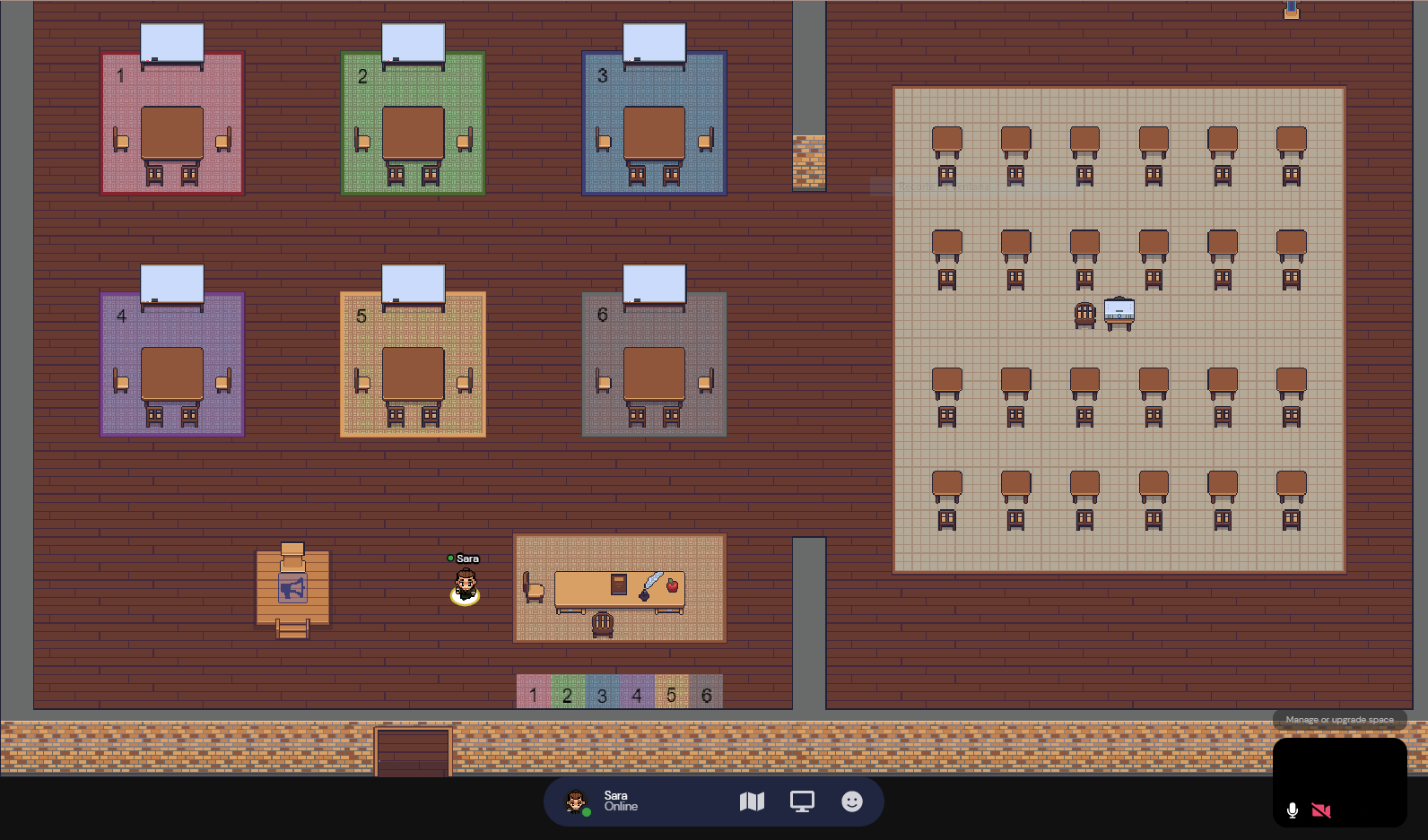
Task: Click the Manage or upgrade space button
Action: (x=1339, y=719)
